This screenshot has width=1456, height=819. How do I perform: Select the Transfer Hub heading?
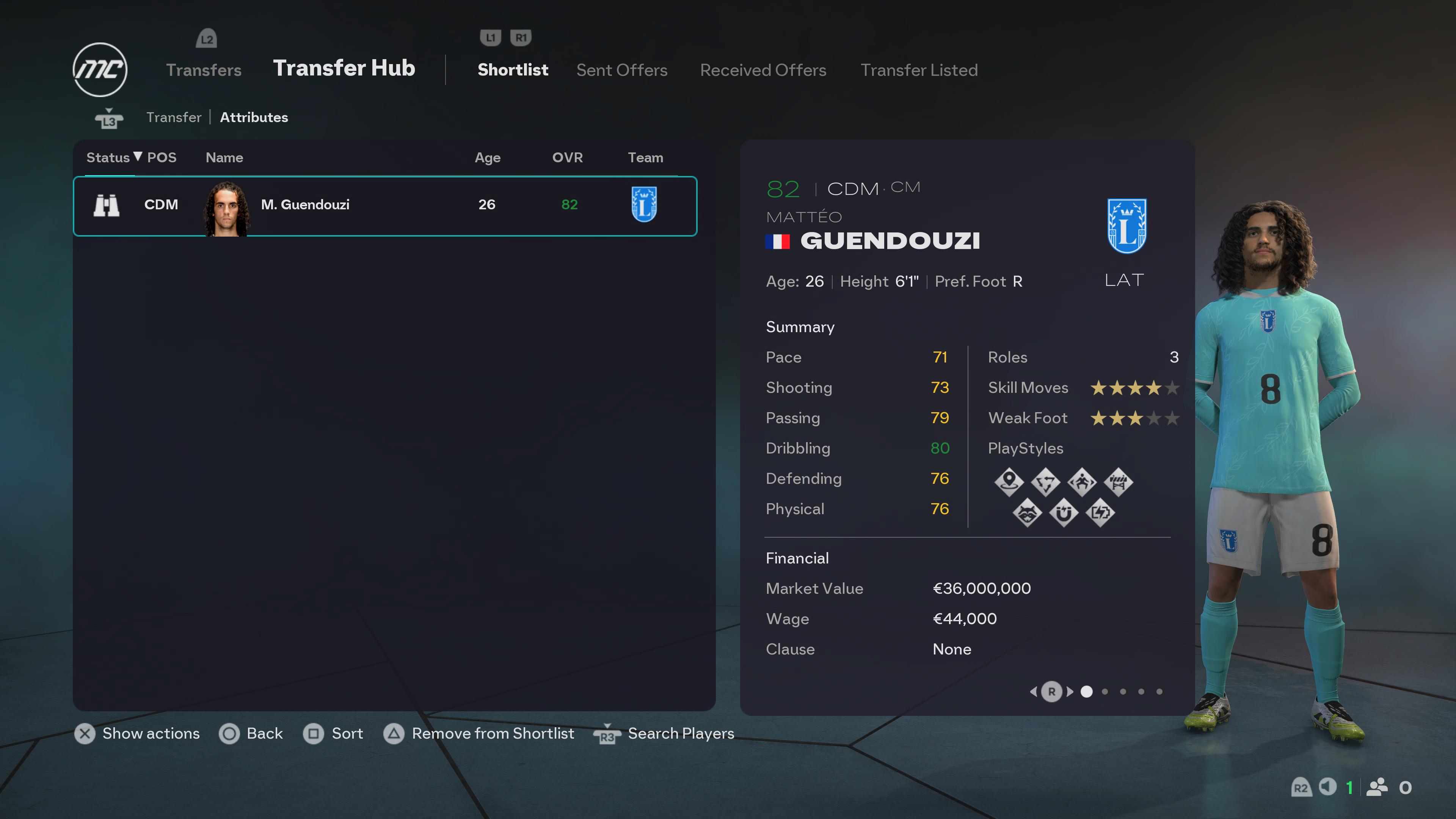pyautogui.click(x=344, y=68)
